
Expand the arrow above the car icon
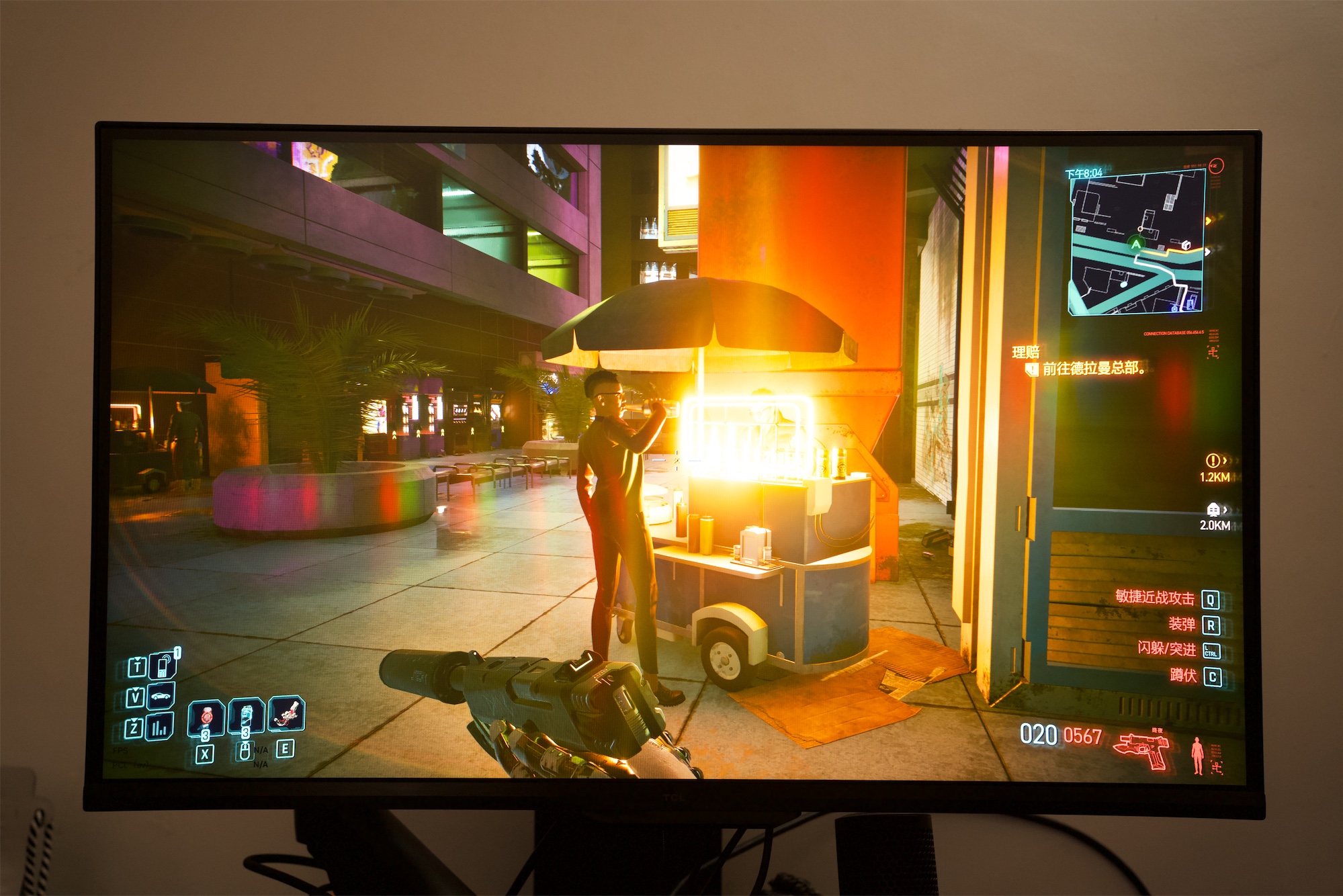tap(136, 689)
